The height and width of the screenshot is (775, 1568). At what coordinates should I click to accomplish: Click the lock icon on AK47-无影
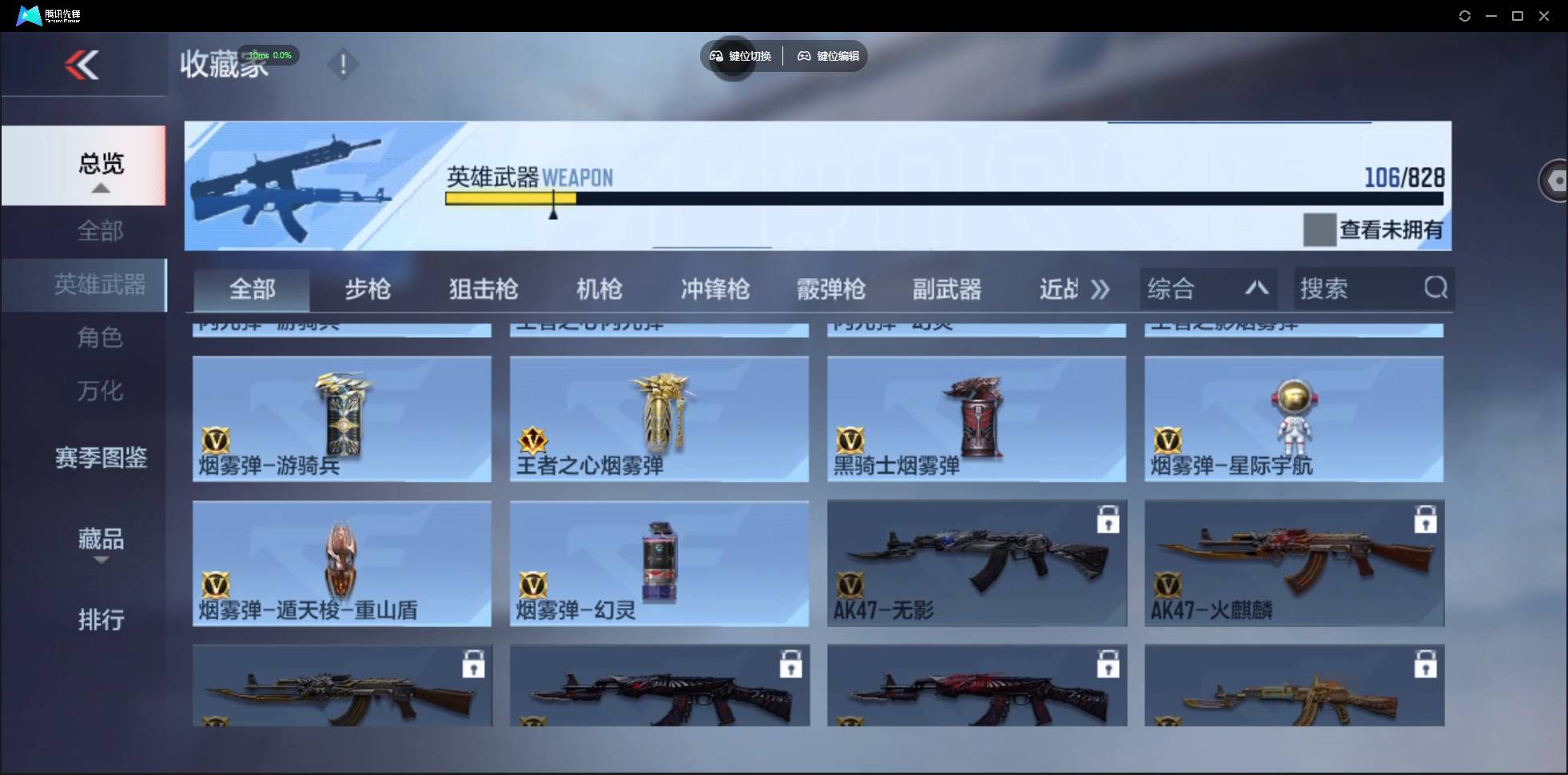tap(1108, 519)
